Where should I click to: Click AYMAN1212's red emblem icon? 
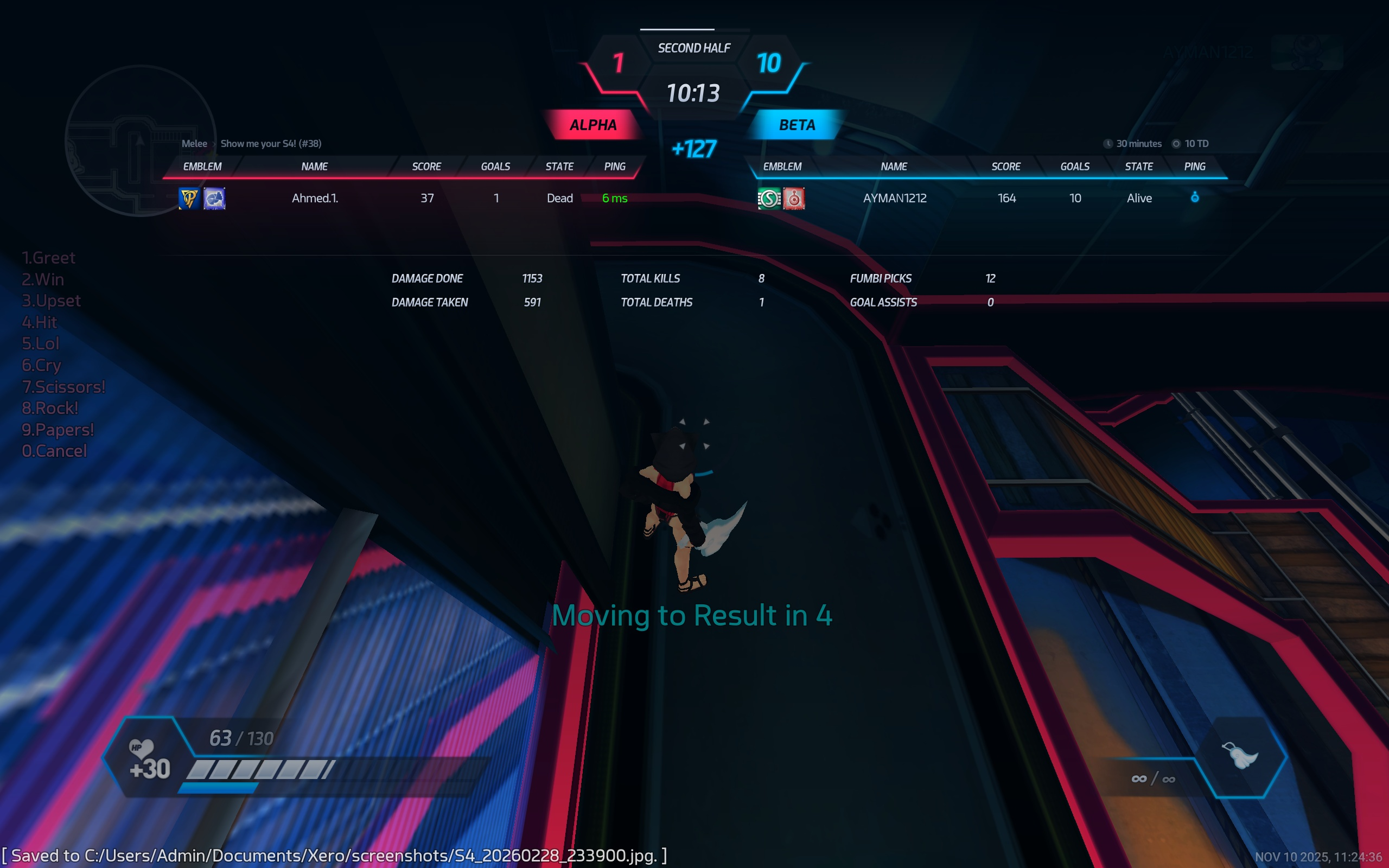click(x=794, y=199)
